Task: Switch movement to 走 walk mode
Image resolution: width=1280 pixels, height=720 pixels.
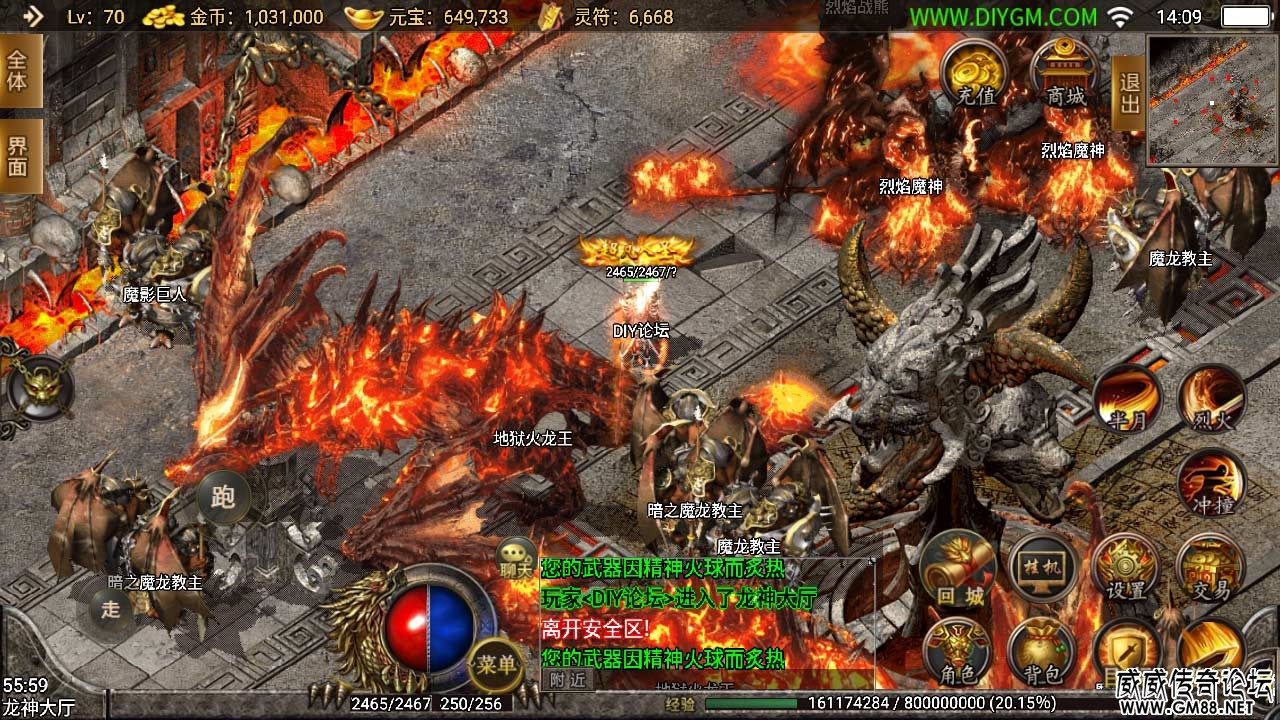Action: coord(110,607)
